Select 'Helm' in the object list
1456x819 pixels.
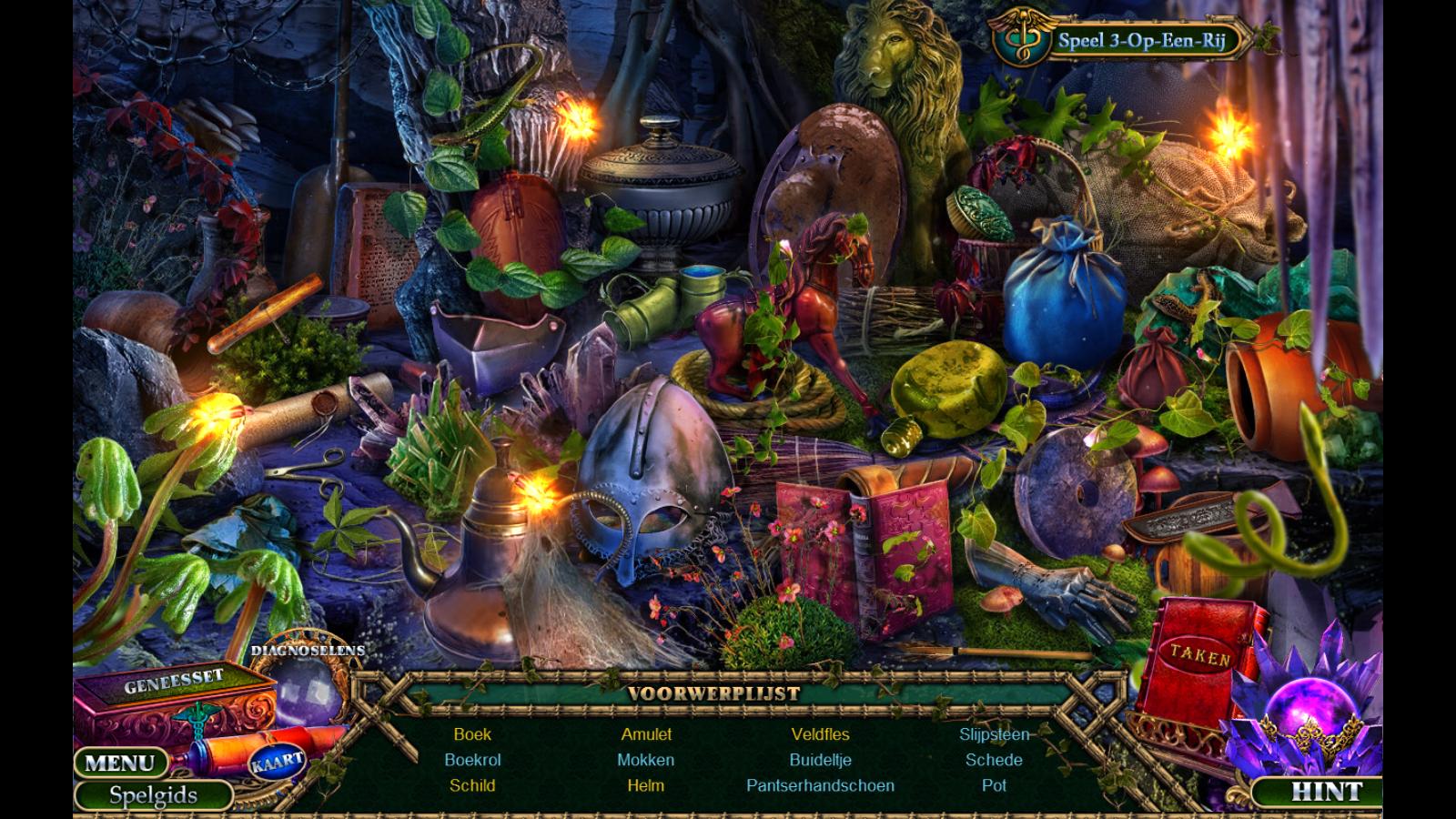point(646,785)
